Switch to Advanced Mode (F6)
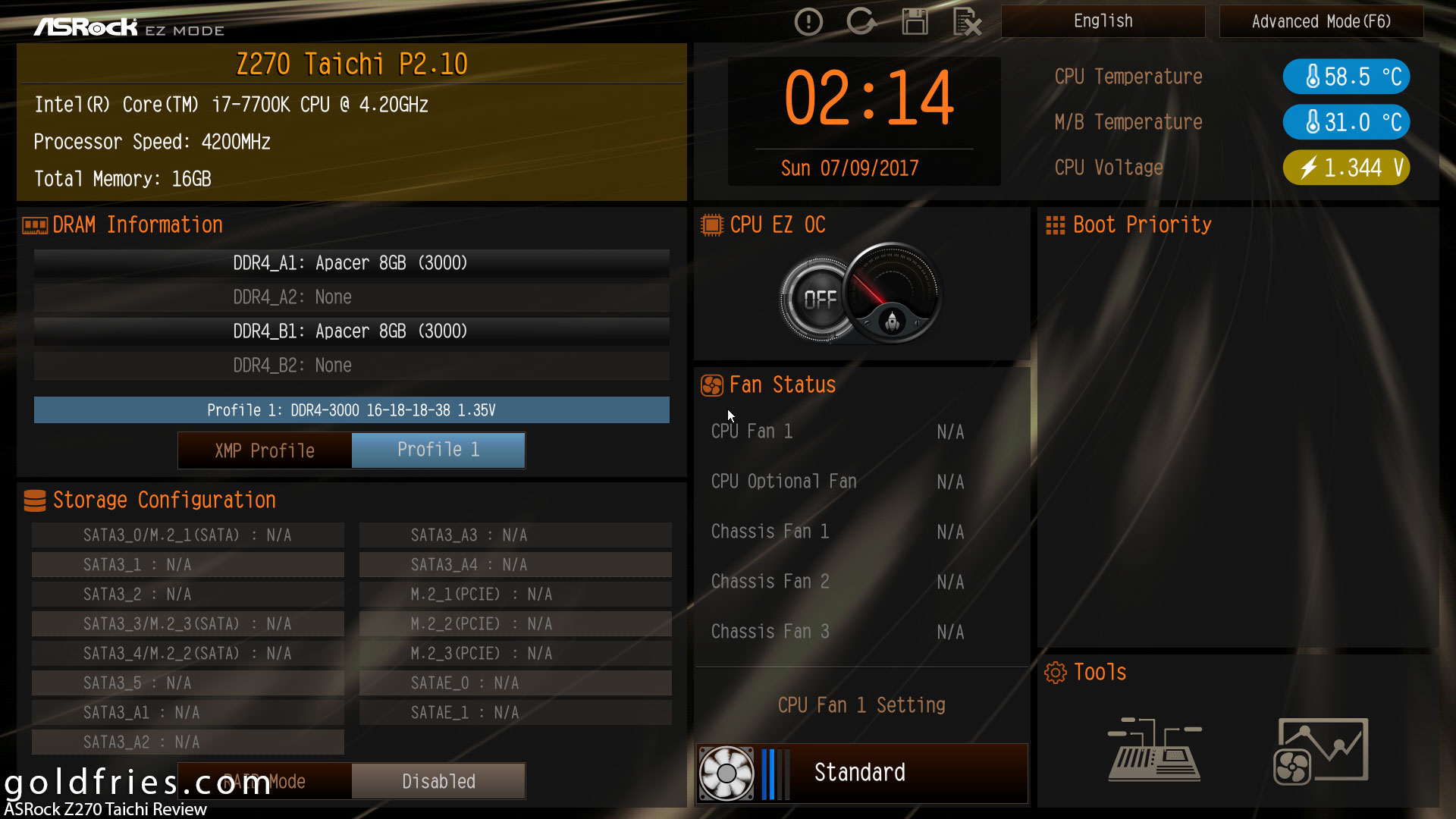The height and width of the screenshot is (819, 1456). [1321, 21]
